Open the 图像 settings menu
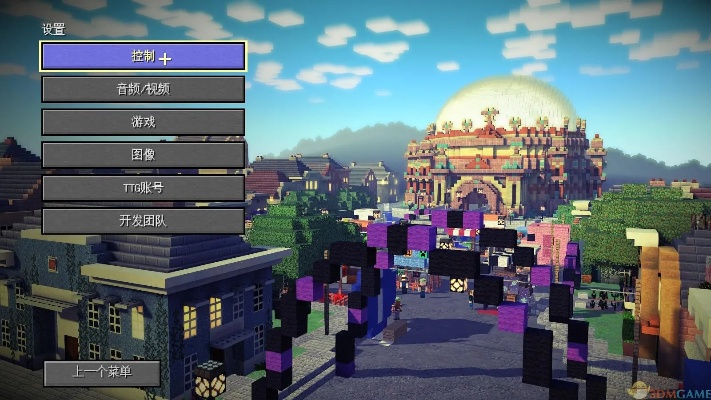This screenshot has height=400, width=711. click(143, 155)
